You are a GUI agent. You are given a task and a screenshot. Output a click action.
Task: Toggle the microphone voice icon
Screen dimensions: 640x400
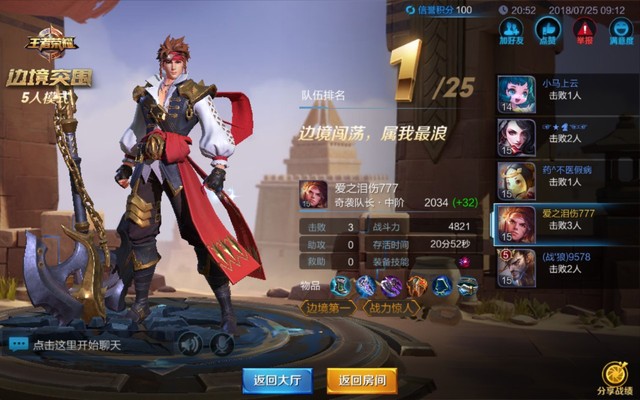point(222,344)
